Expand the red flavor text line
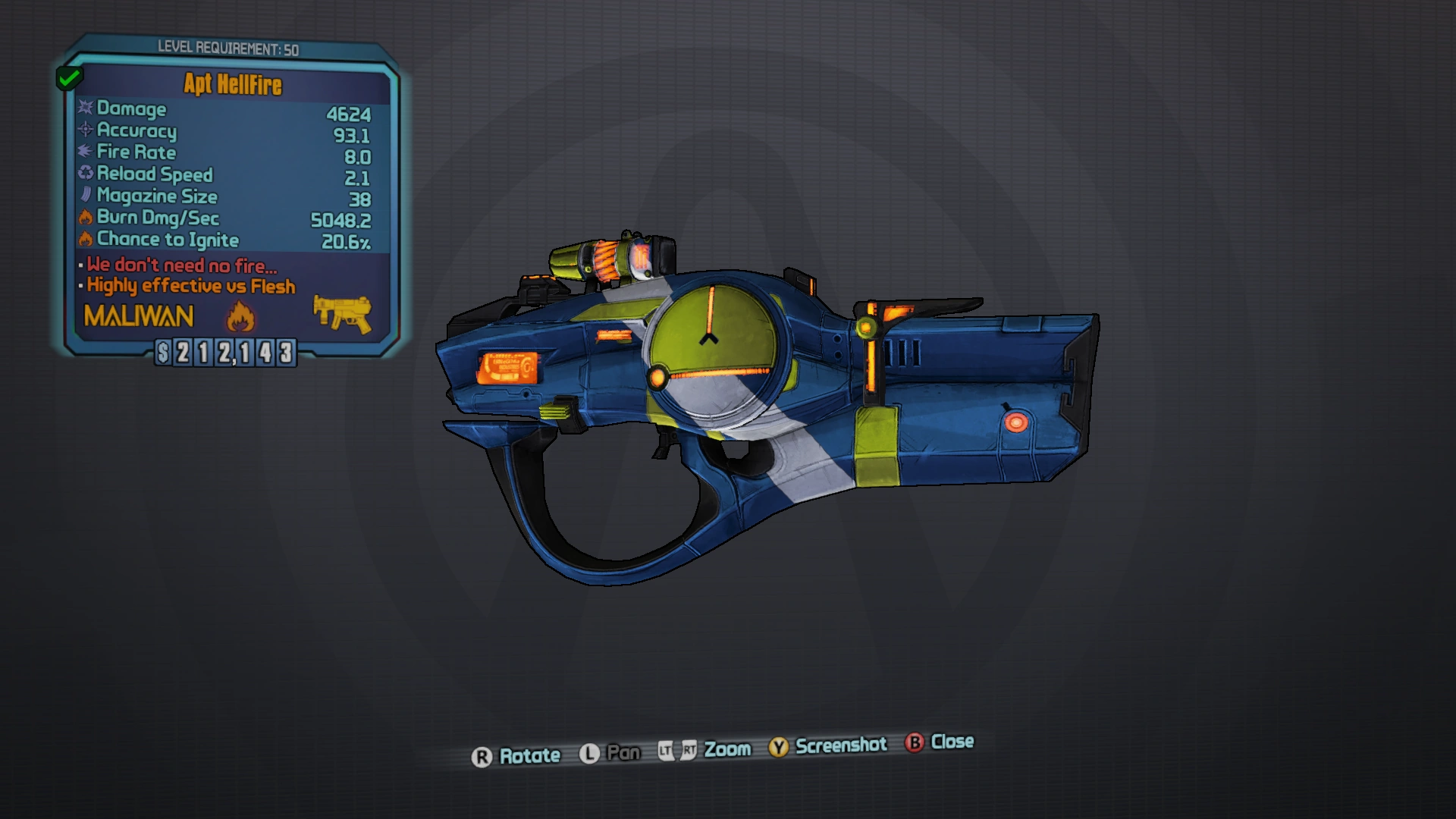The height and width of the screenshot is (819, 1456). pyautogui.click(x=182, y=265)
